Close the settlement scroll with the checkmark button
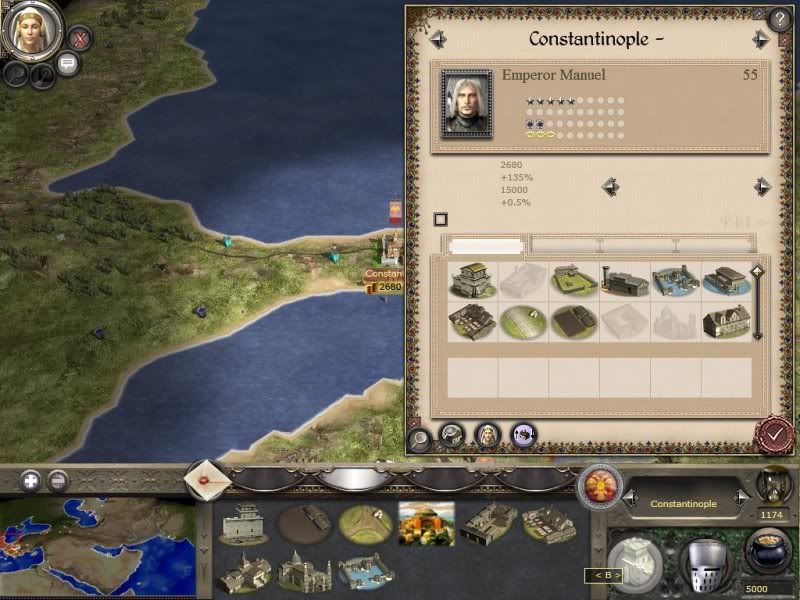The height and width of the screenshot is (600, 800). pyautogui.click(x=773, y=434)
